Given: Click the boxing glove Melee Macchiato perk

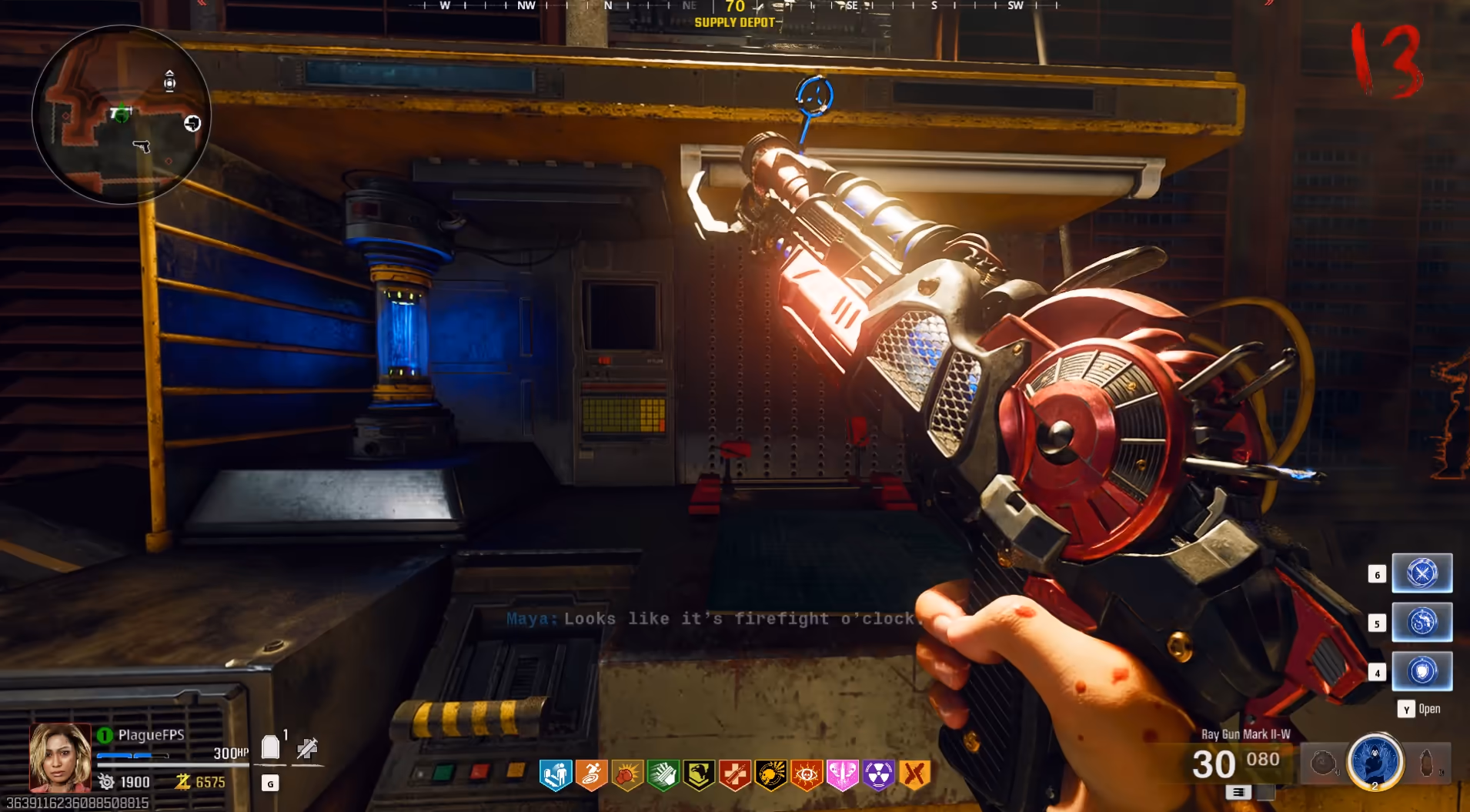Looking at the screenshot, I should click(627, 775).
